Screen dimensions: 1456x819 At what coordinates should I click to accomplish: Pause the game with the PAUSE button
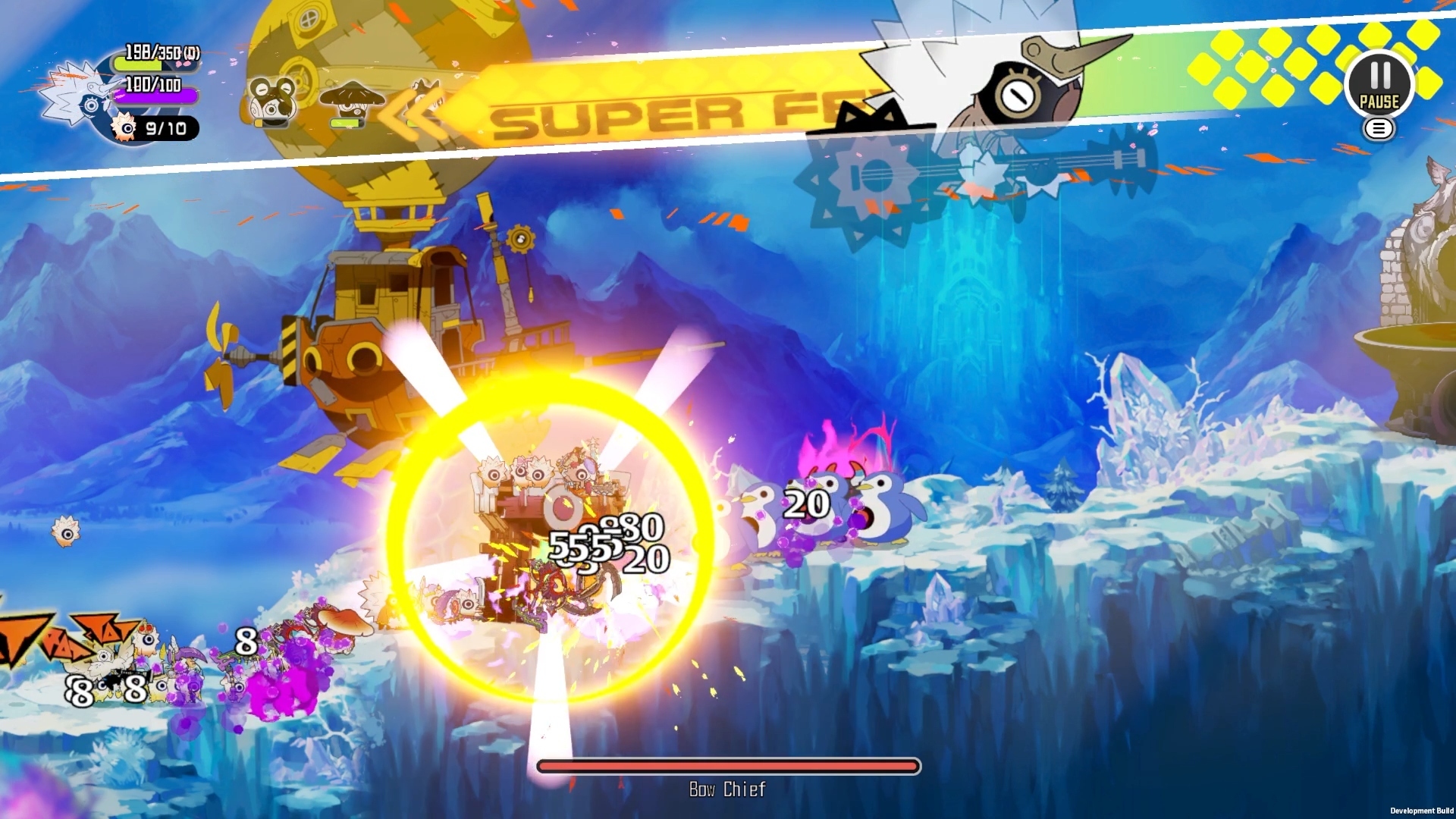pos(1379,84)
